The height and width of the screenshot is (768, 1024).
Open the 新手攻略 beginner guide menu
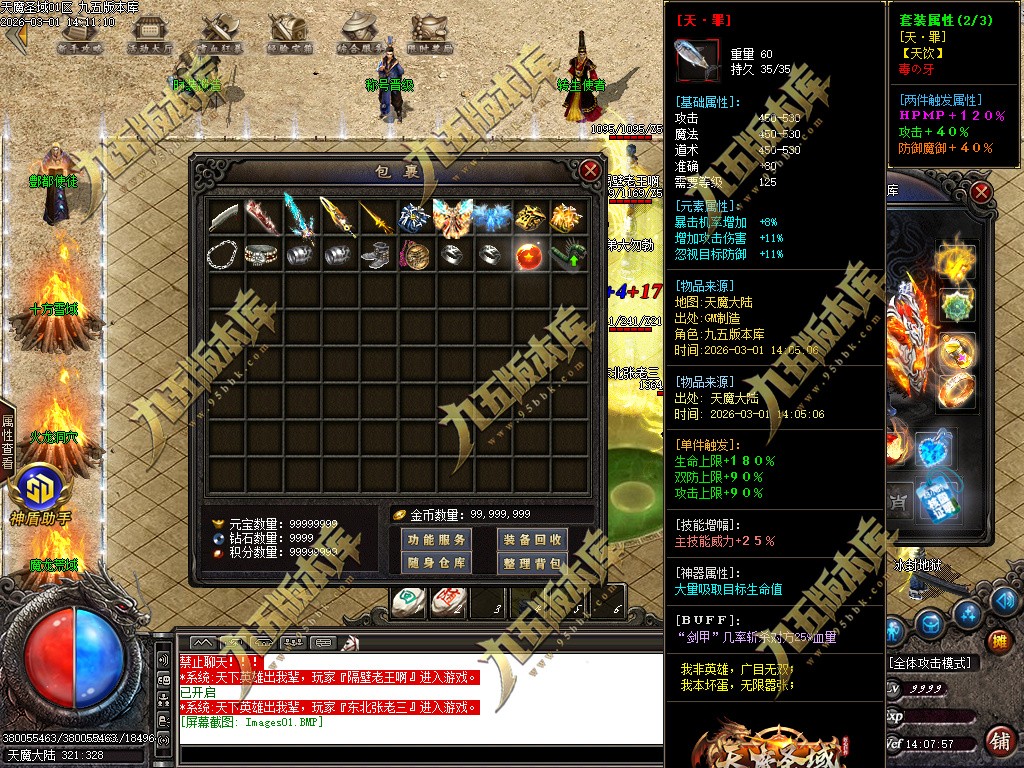pyautogui.click(x=80, y=35)
